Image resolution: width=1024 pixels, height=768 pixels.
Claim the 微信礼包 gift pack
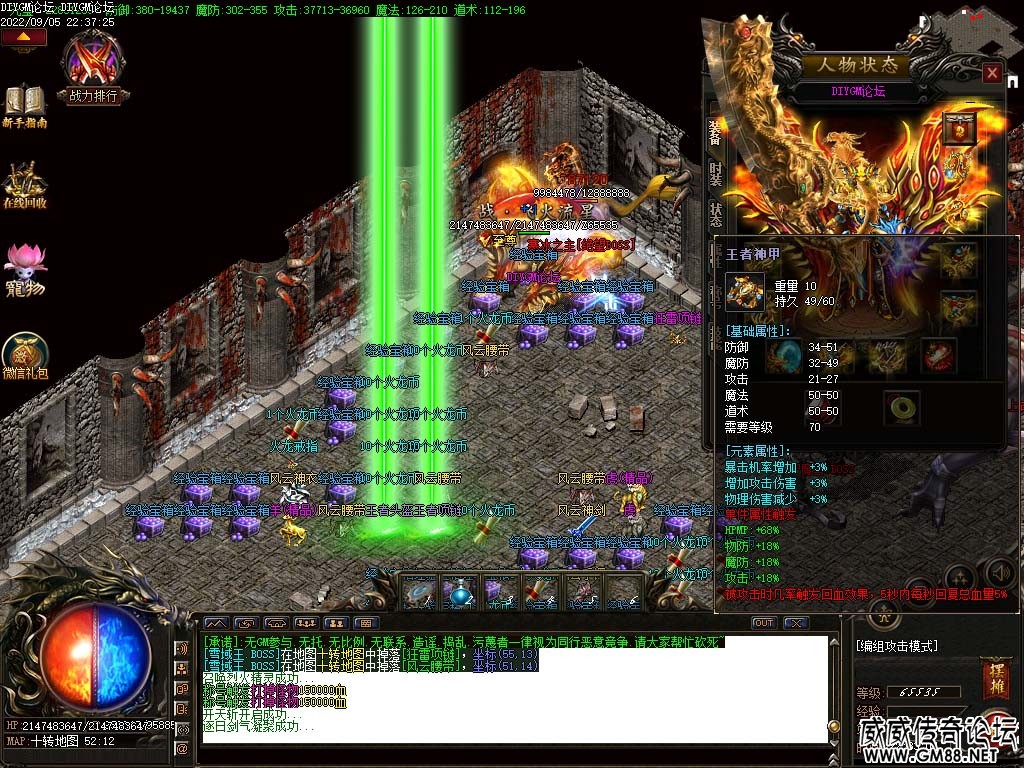click(x=25, y=356)
